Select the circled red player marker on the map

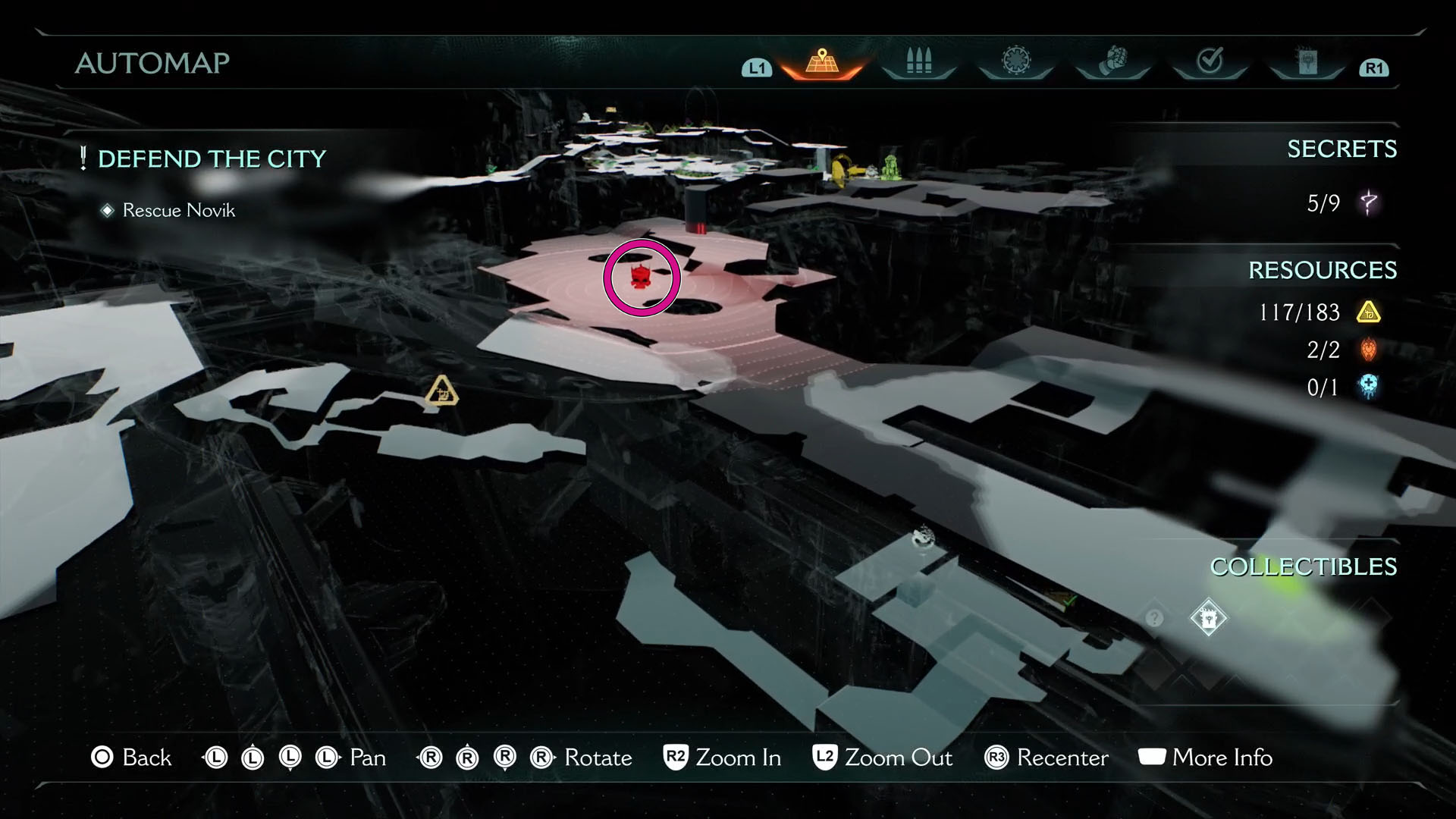pos(641,277)
